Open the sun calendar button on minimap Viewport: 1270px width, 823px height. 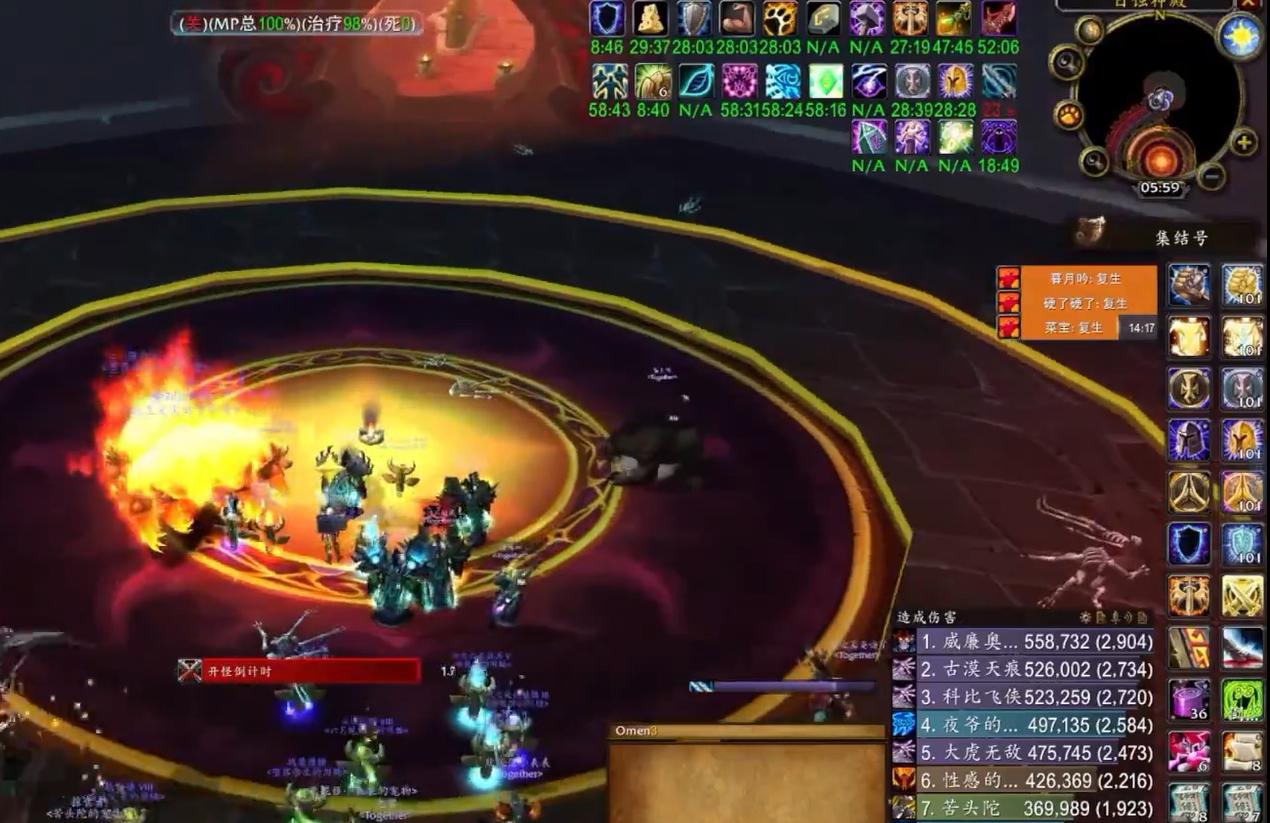pyautogui.click(x=1239, y=38)
